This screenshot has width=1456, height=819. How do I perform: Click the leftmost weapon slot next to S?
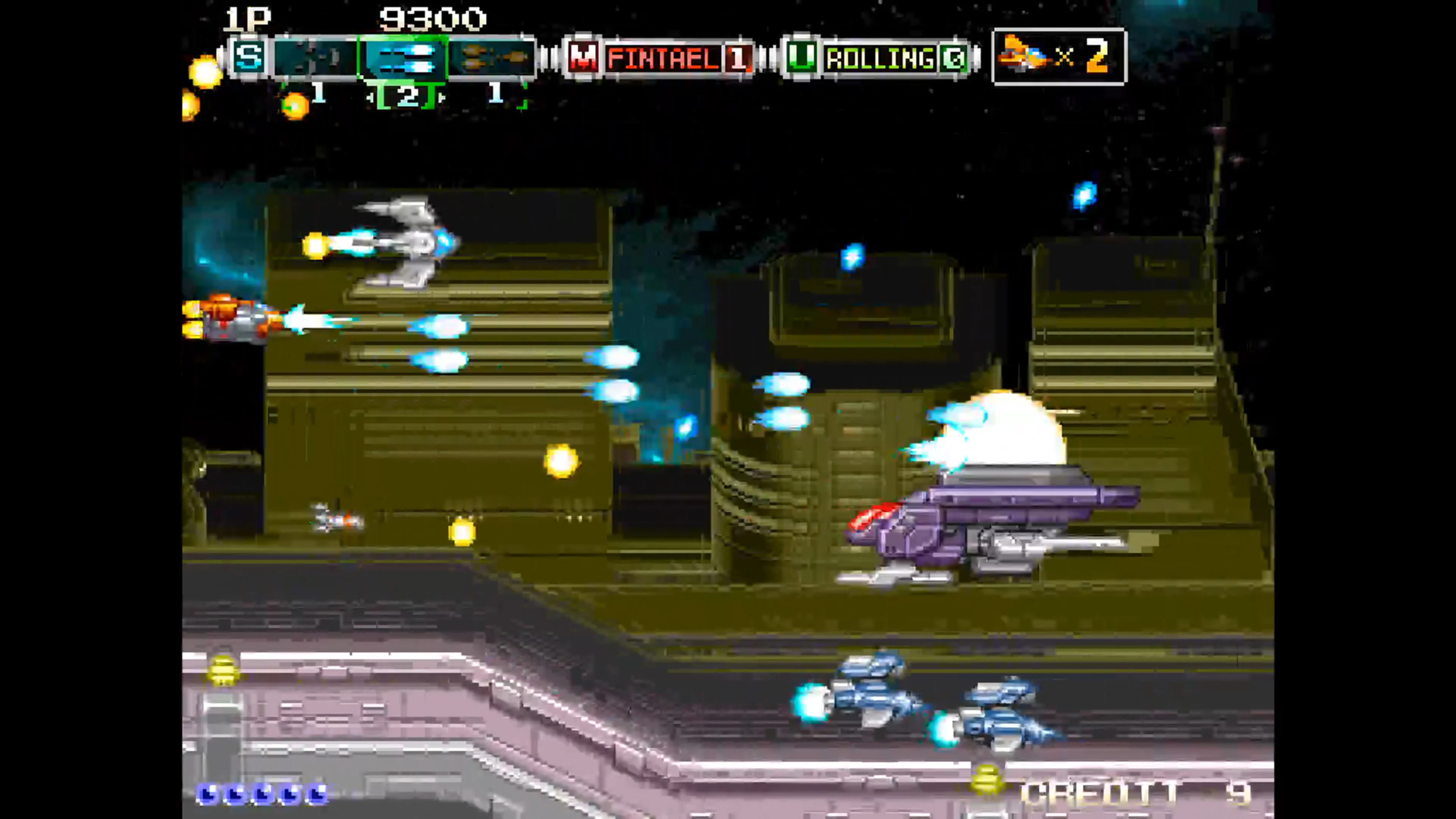314,58
